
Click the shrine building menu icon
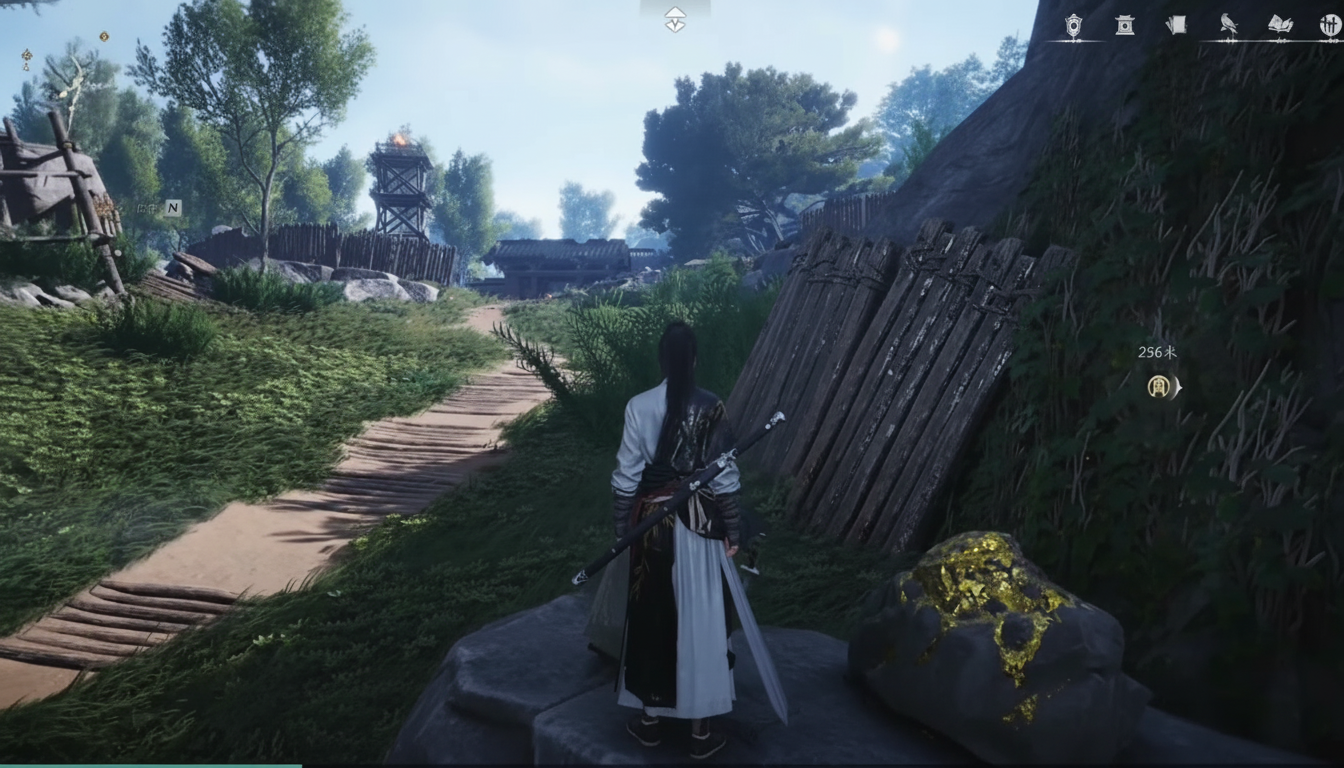pos(1125,25)
